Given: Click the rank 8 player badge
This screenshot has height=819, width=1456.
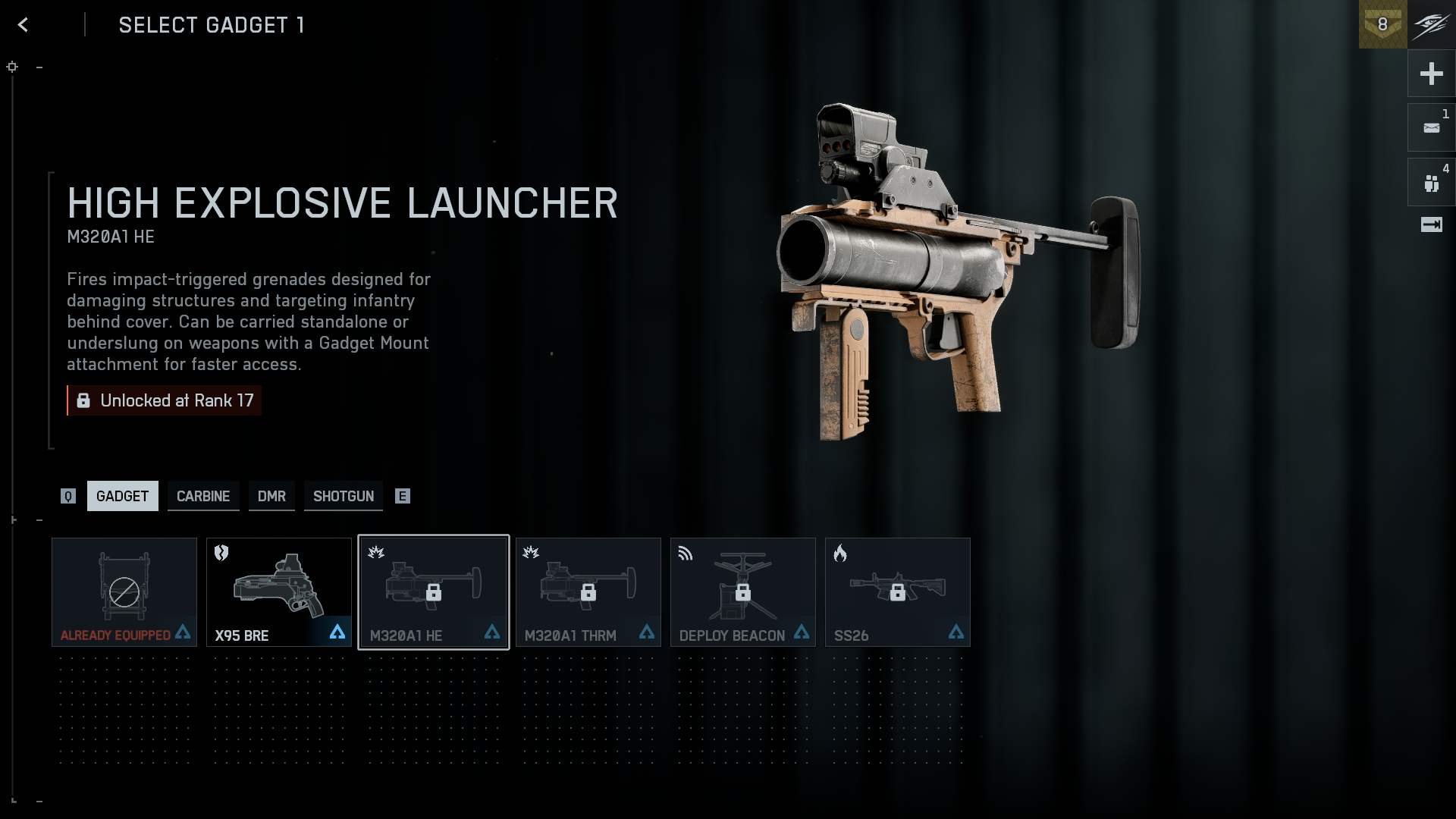Looking at the screenshot, I should point(1382,25).
